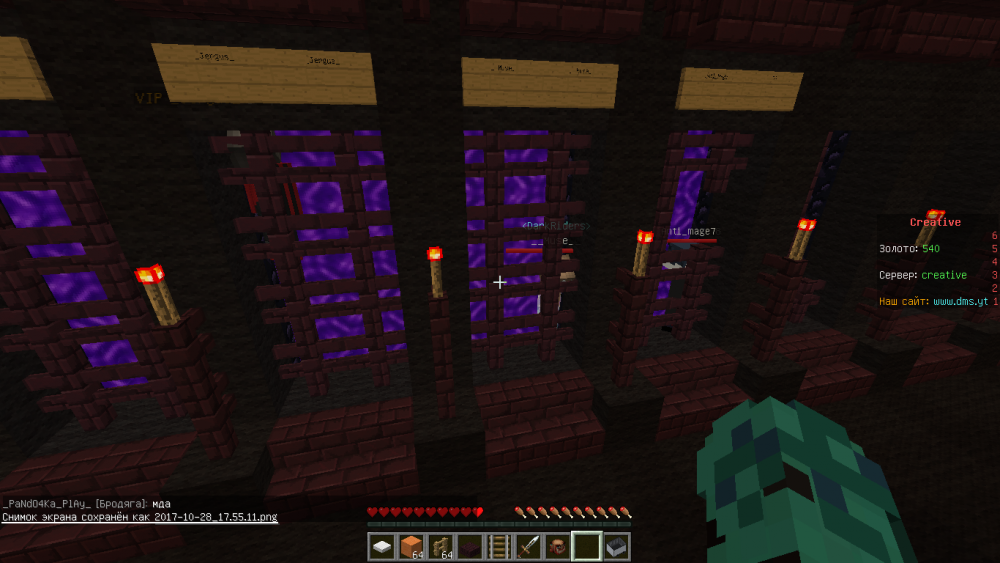Select the nether brick hotbar slot

click(470, 547)
